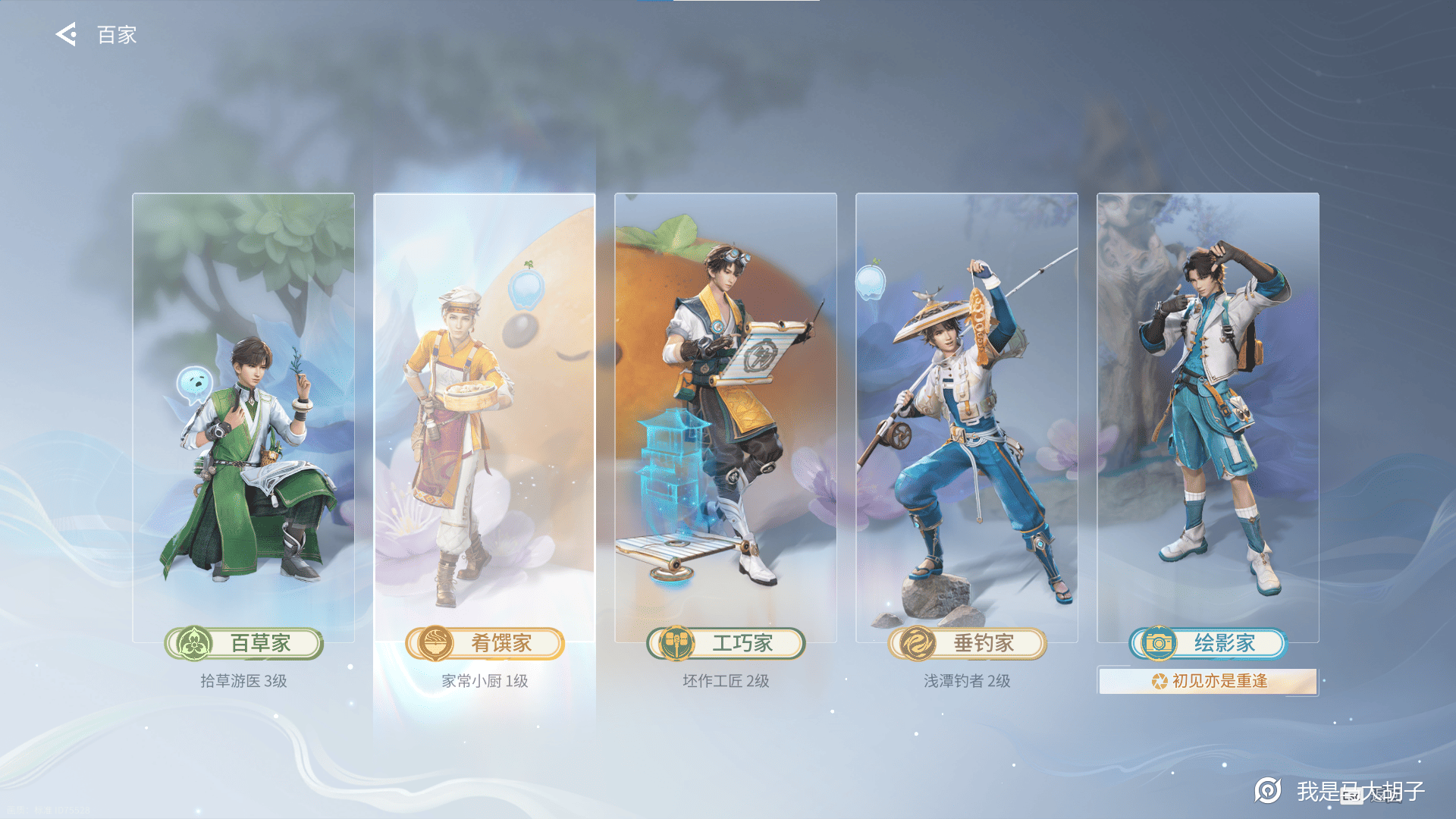Screen dimensions: 1456x819
Task: Go back using the top-left arrow
Action: coord(67,35)
